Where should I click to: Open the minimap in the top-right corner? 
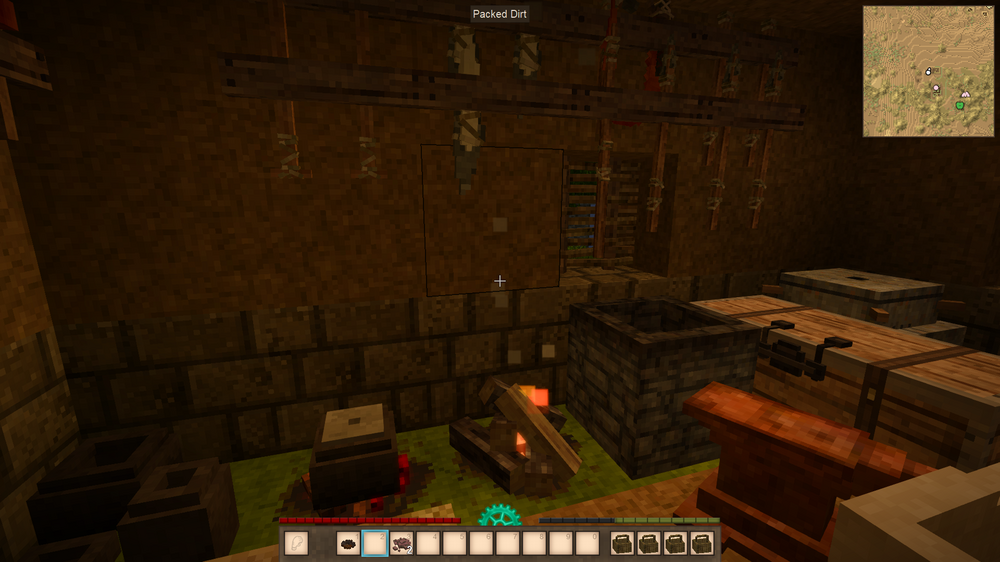coord(929,71)
